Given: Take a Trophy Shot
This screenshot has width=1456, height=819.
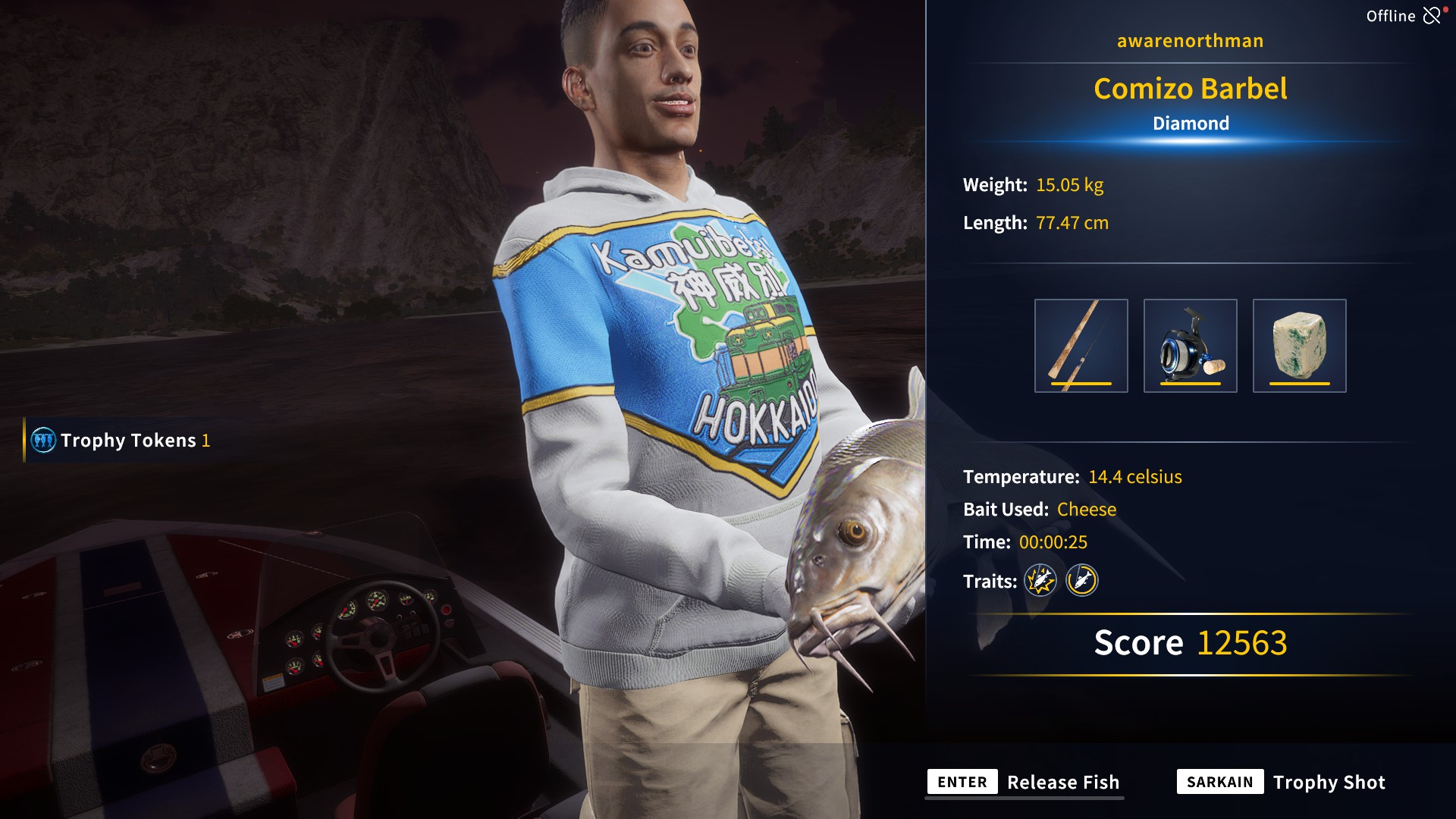Looking at the screenshot, I should coord(1282,782).
